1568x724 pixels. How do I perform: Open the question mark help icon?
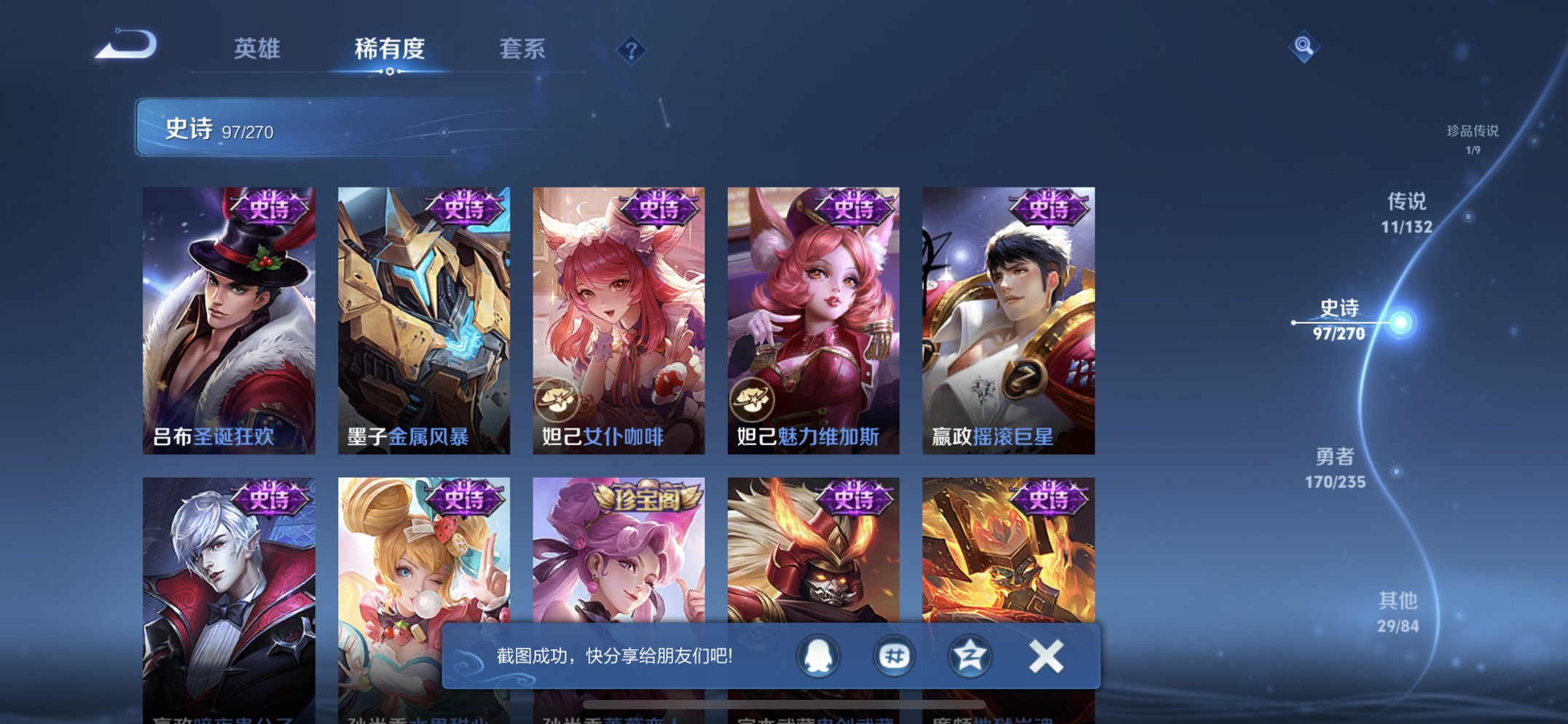tap(631, 49)
